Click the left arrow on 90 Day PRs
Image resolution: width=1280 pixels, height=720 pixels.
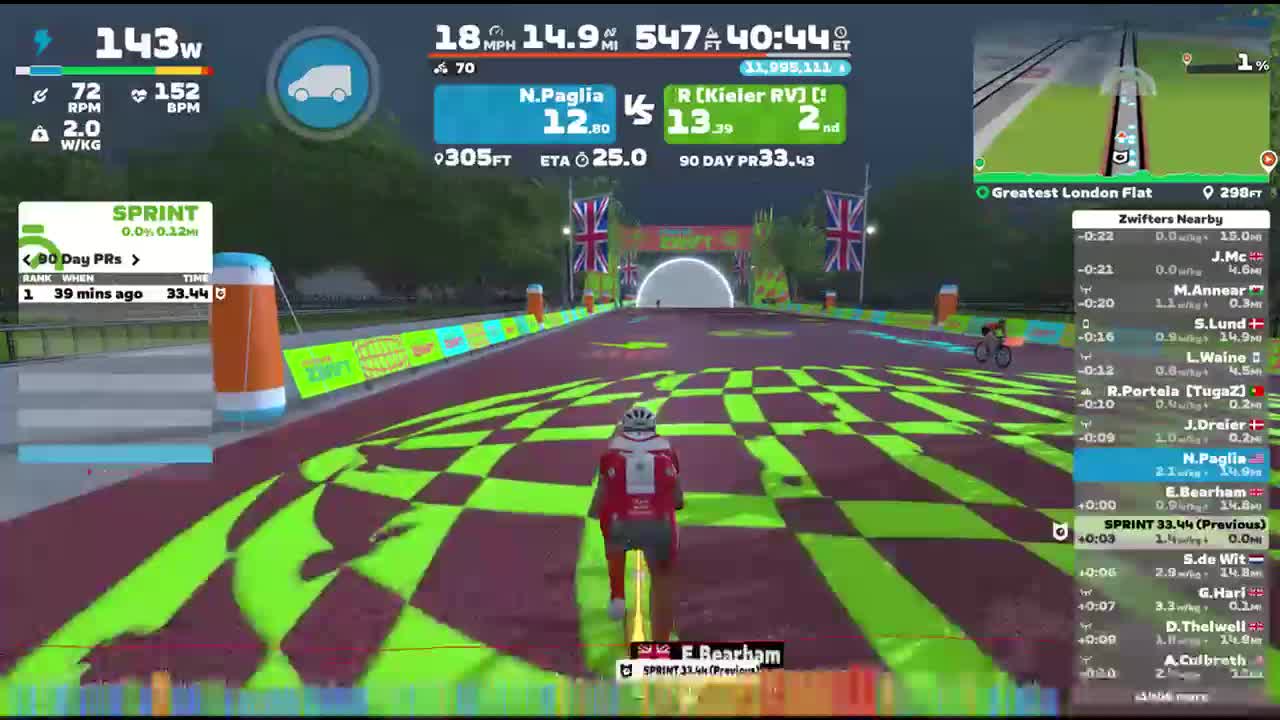[x=27, y=259]
